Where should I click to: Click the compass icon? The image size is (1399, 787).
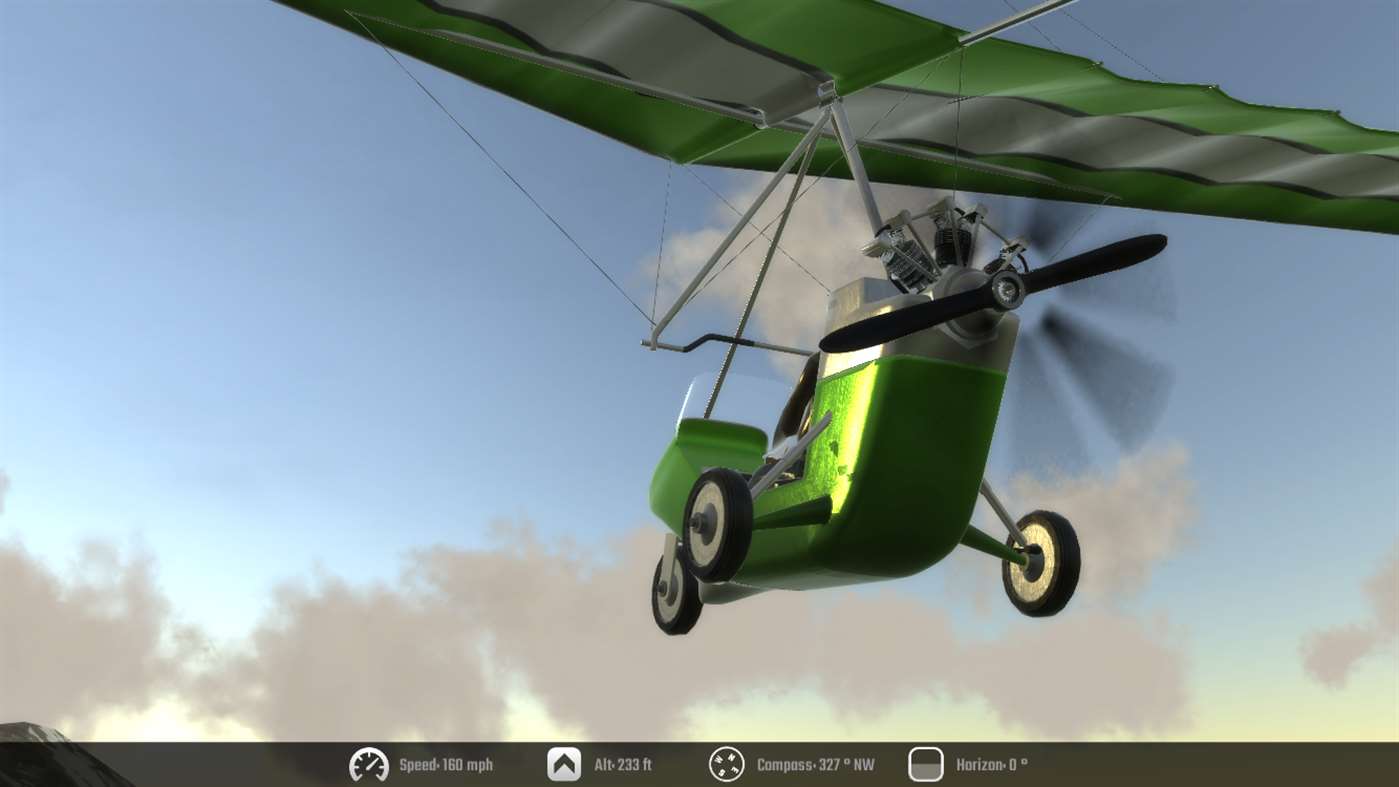click(x=727, y=765)
